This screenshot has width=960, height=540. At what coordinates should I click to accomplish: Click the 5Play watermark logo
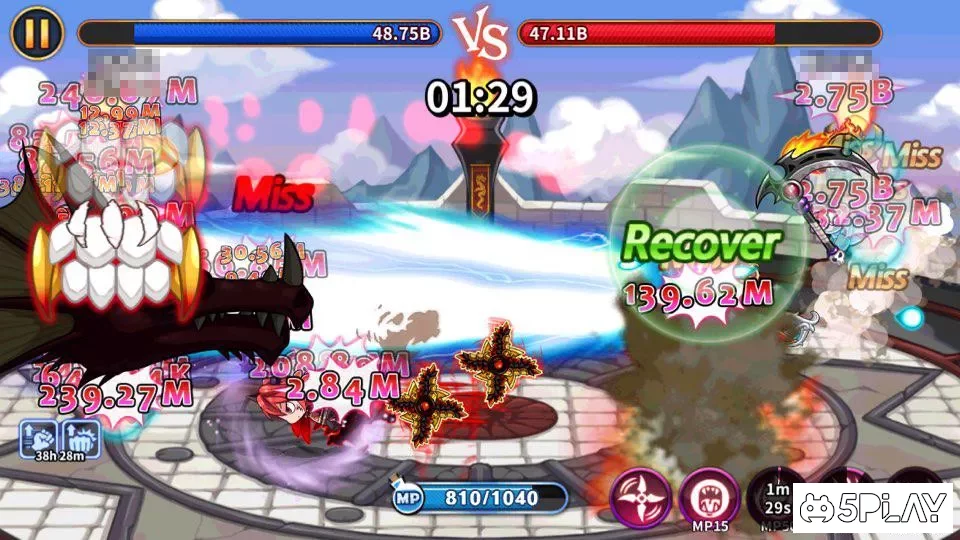(872, 510)
